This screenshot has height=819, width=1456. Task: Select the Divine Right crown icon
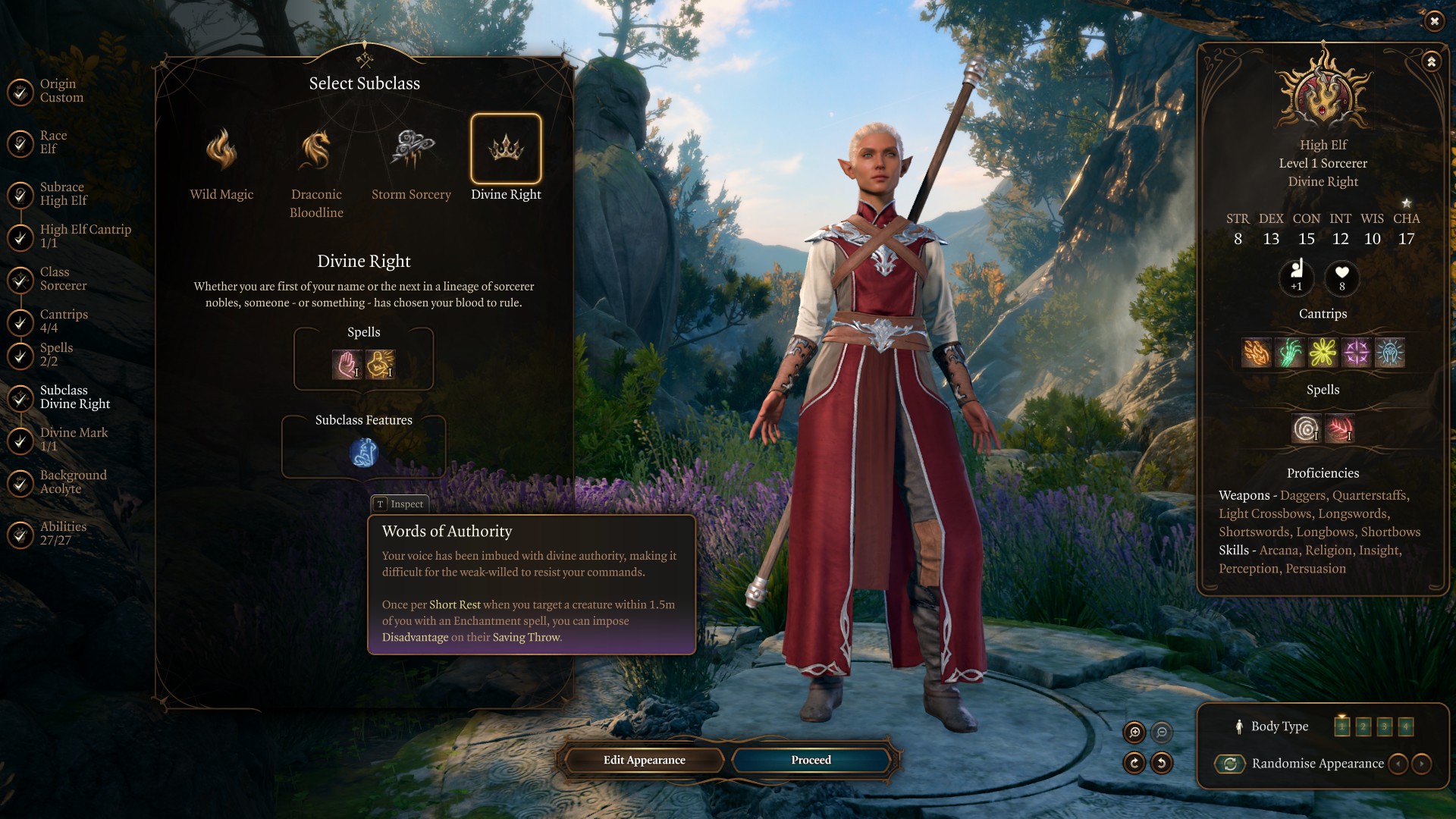tap(506, 149)
